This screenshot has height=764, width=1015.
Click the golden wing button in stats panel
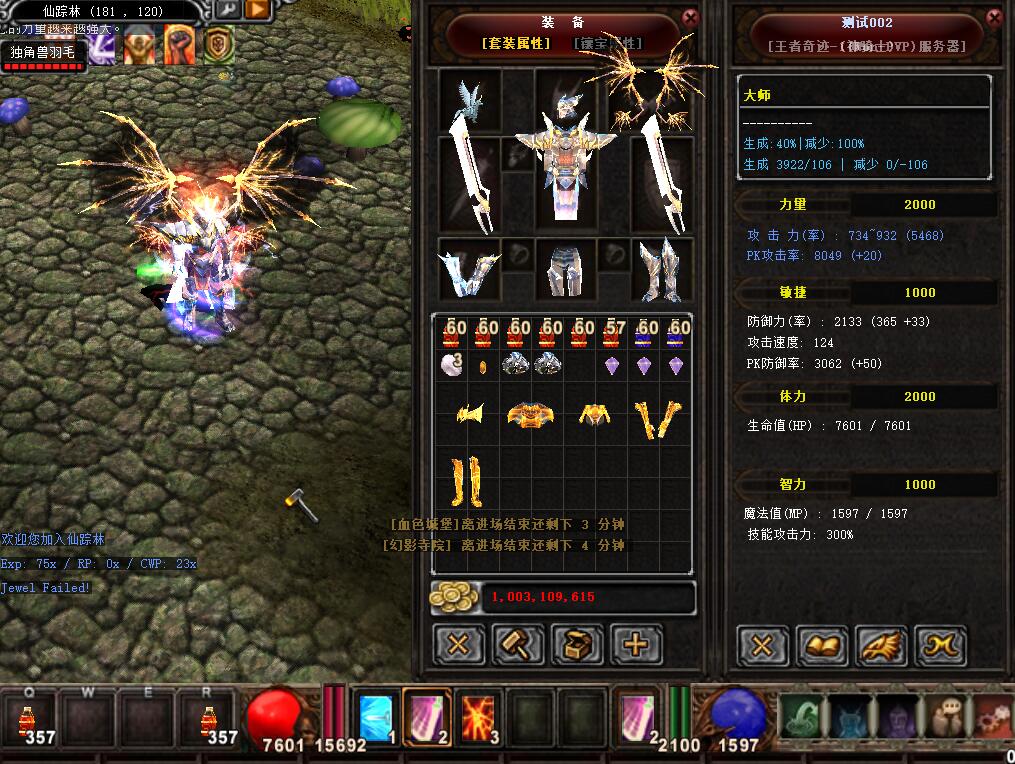coord(881,646)
